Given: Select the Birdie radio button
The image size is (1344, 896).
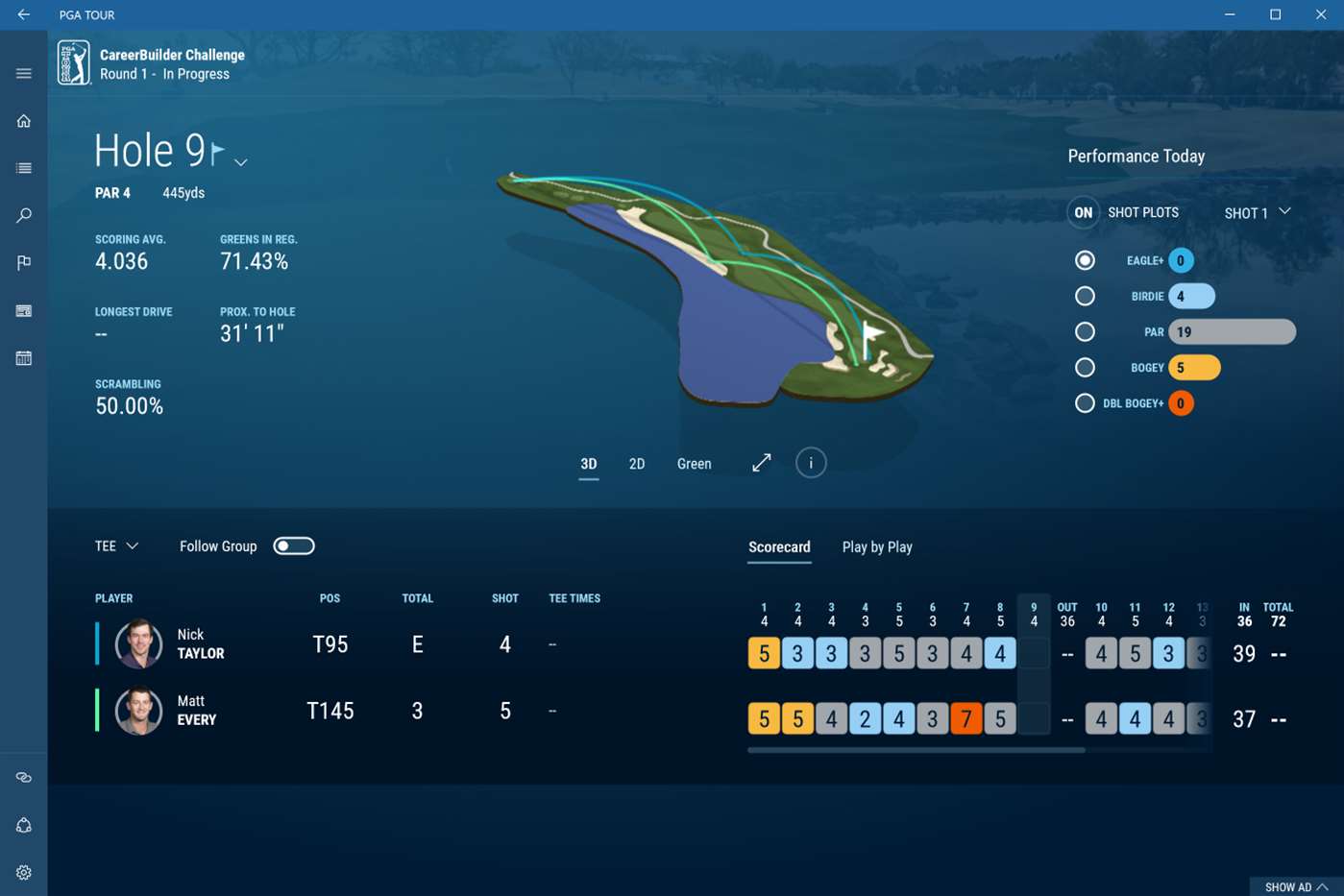Looking at the screenshot, I should click(x=1085, y=297).
